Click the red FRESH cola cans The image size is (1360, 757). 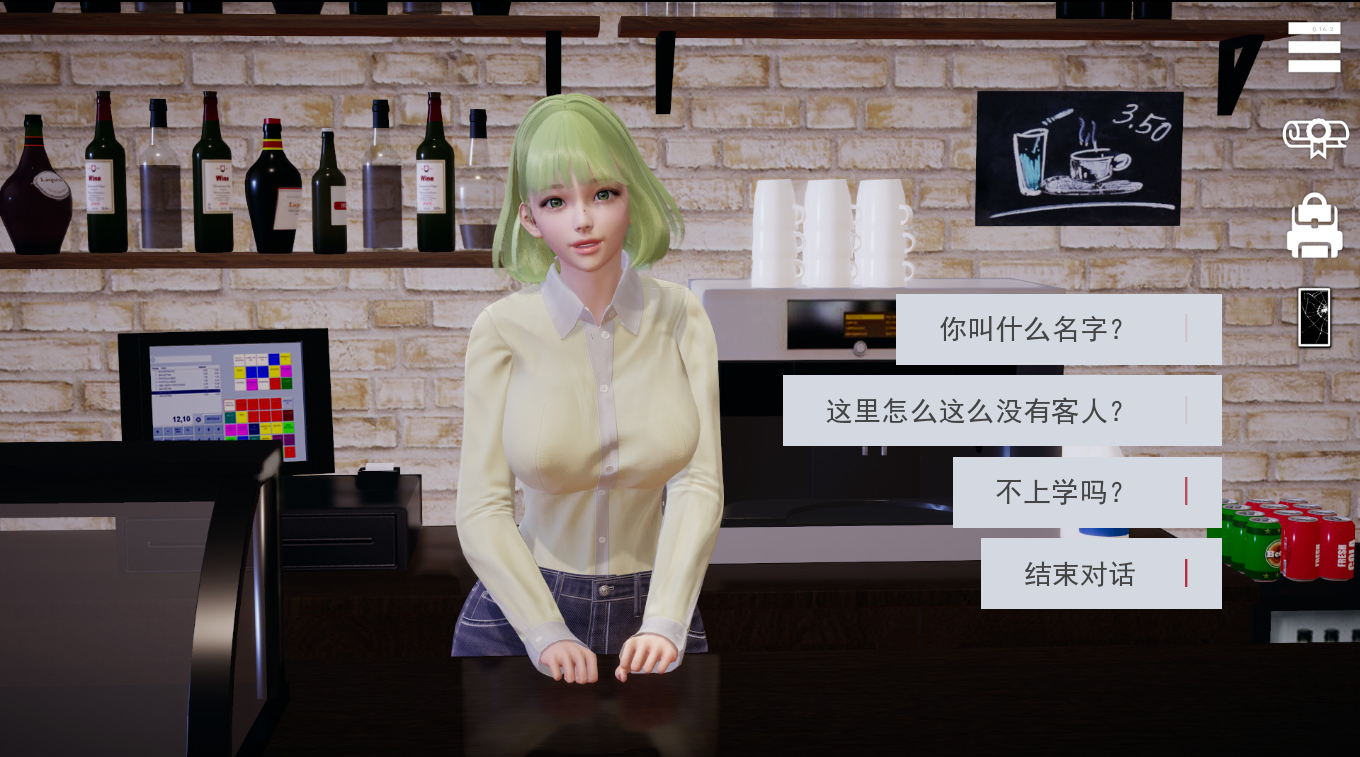[x=1320, y=550]
